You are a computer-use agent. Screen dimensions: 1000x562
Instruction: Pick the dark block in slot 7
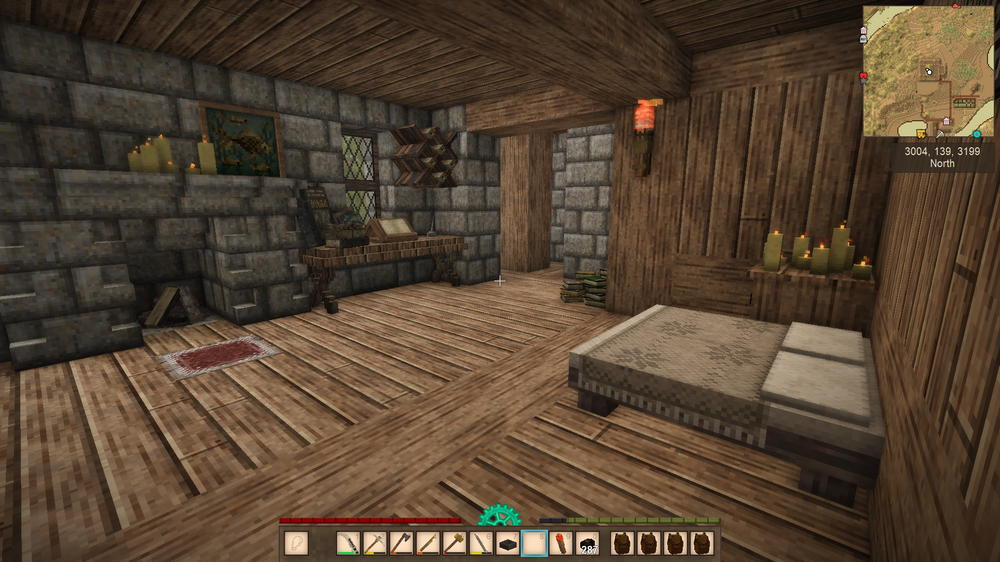pyautogui.click(x=508, y=544)
